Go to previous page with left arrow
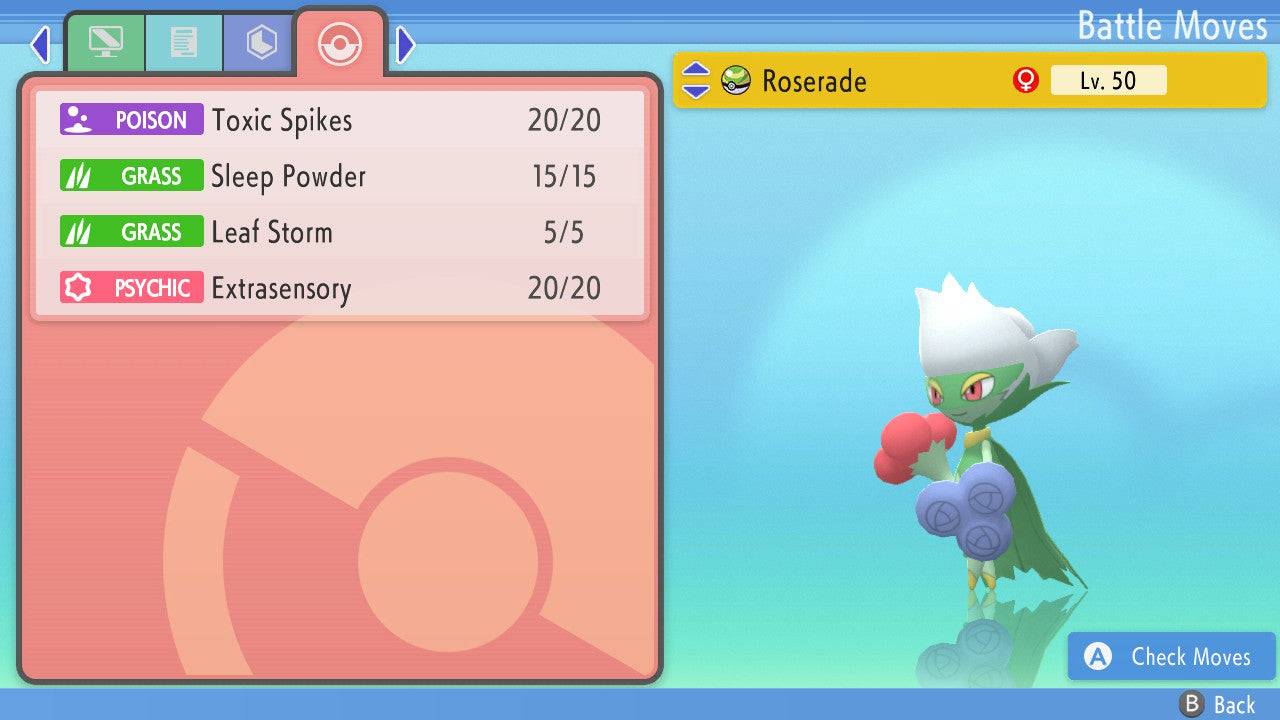Image resolution: width=1280 pixels, height=720 pixels. pos(40,44)
